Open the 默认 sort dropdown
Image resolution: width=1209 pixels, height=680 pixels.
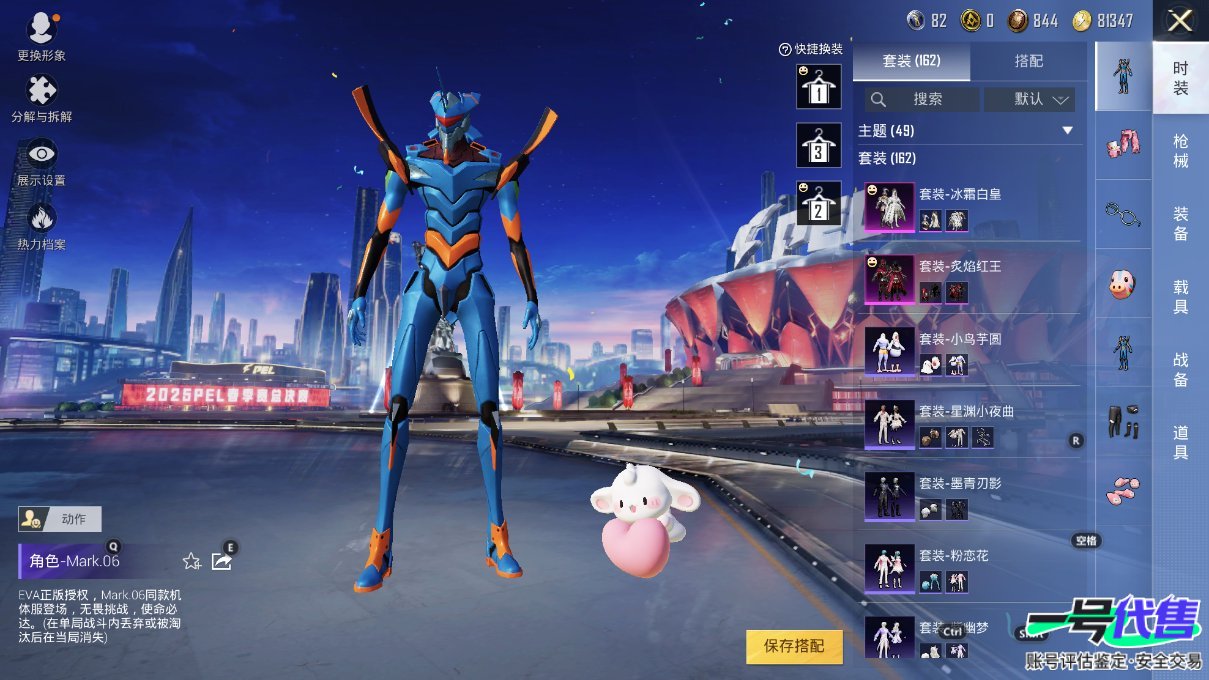1029,99
